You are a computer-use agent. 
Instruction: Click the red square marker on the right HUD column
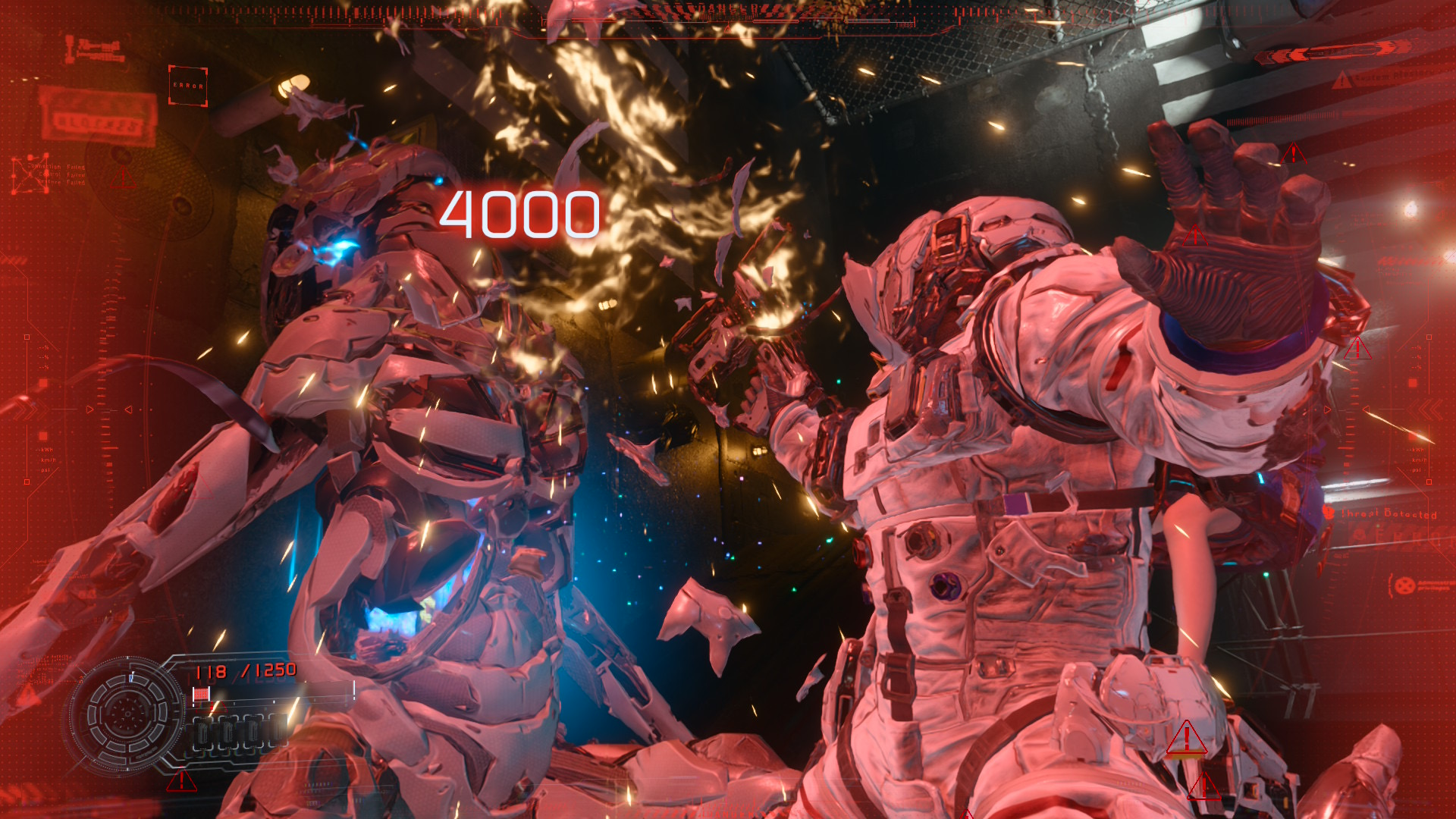click(1411, 382)
